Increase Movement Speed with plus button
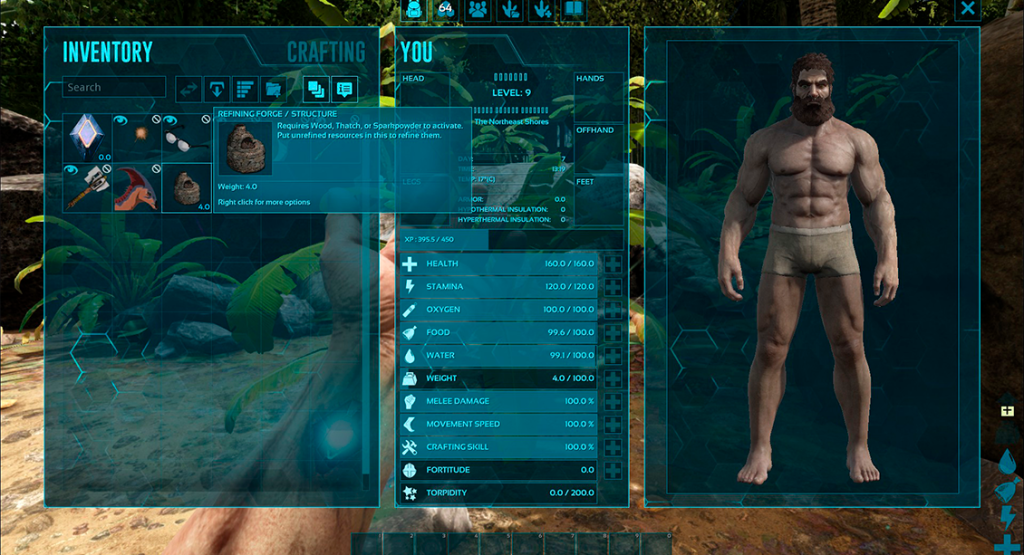The height and width of the screenshot is (555, 1024). click(613, 424)
